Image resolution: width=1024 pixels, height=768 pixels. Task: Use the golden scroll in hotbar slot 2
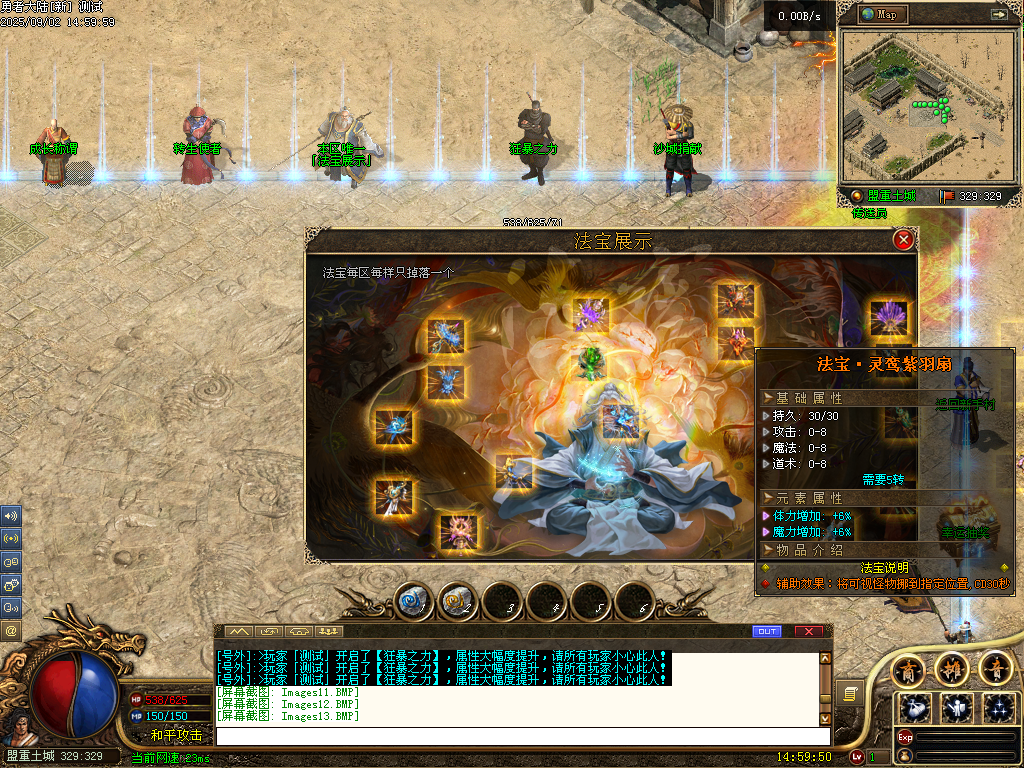click(x=455, y=602)
